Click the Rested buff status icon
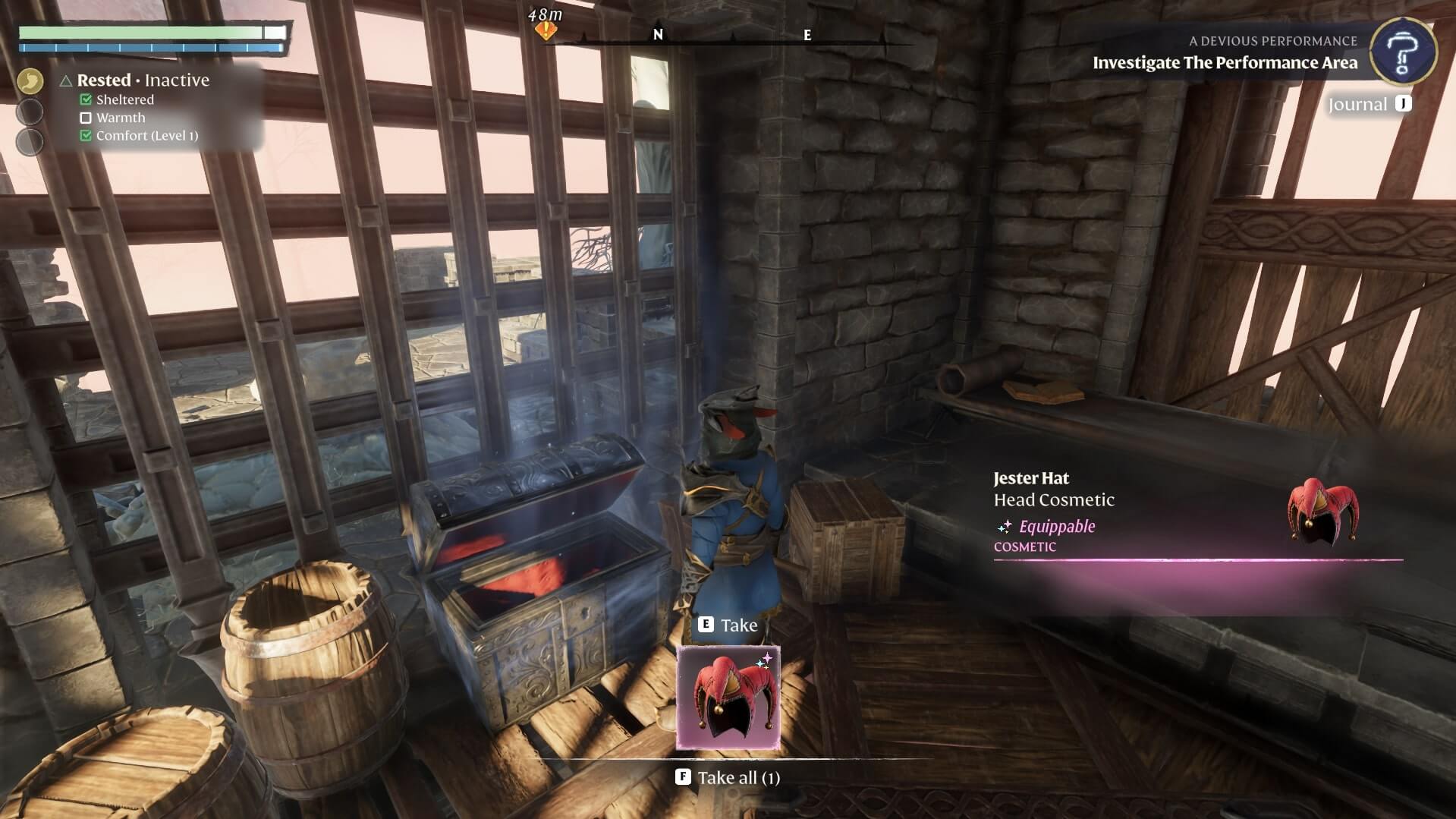Viewport: 1456px width, 819px height. pos(30,80)
